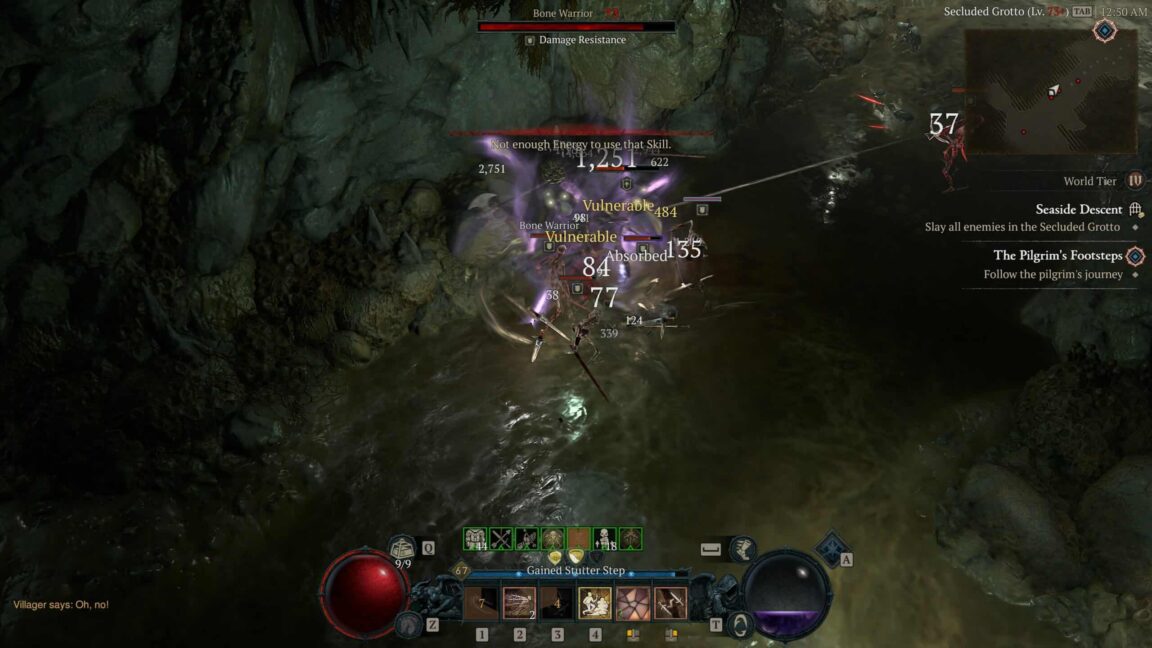Open the minimap of Secluded Grotto
Screen dimensions: 1152x648
pyautogui.click(x=1050, y=91)
